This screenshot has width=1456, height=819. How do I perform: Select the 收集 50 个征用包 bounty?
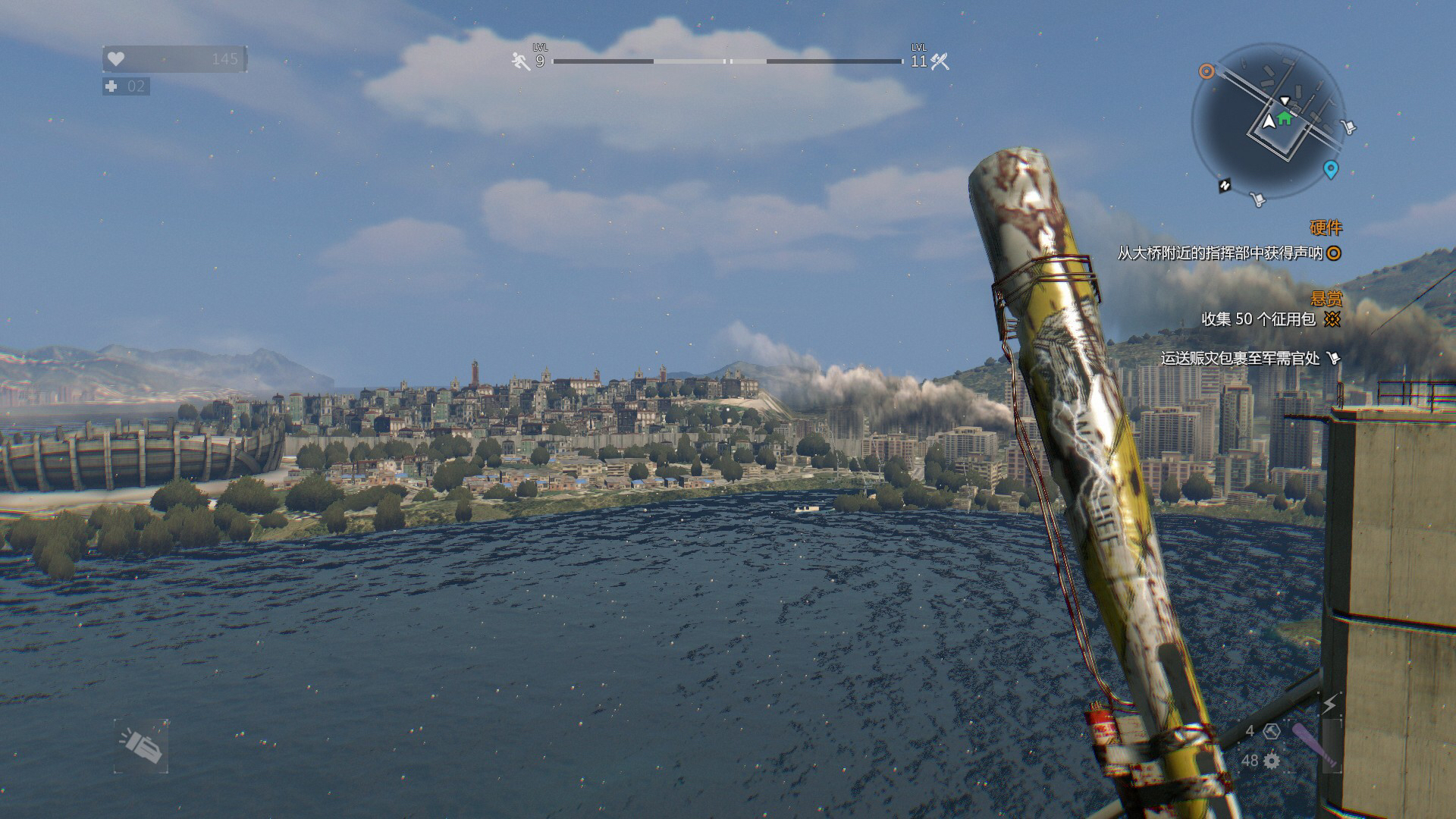click(1259, 319)
